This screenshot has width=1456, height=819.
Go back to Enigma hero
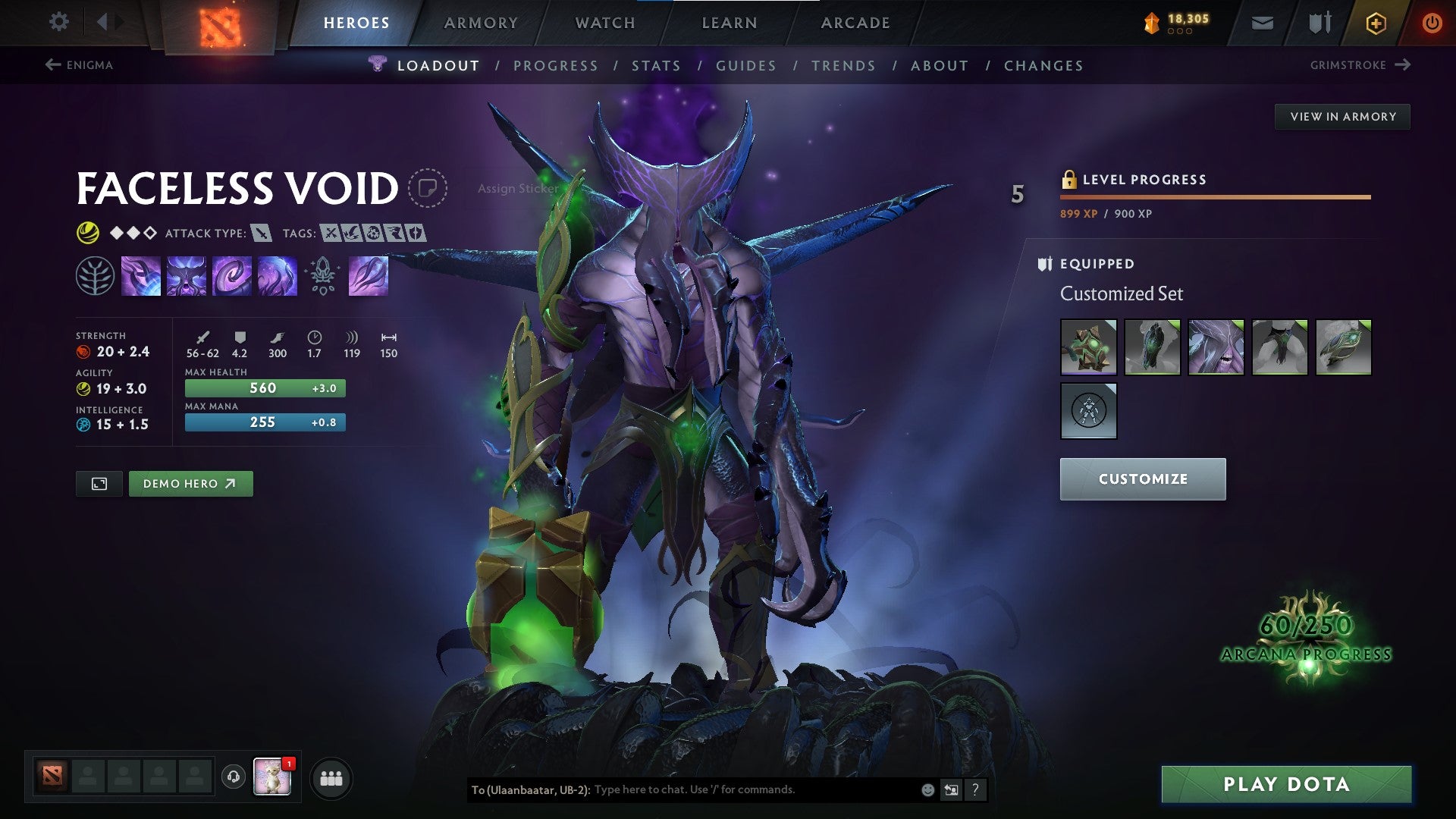tap(82, 65)
